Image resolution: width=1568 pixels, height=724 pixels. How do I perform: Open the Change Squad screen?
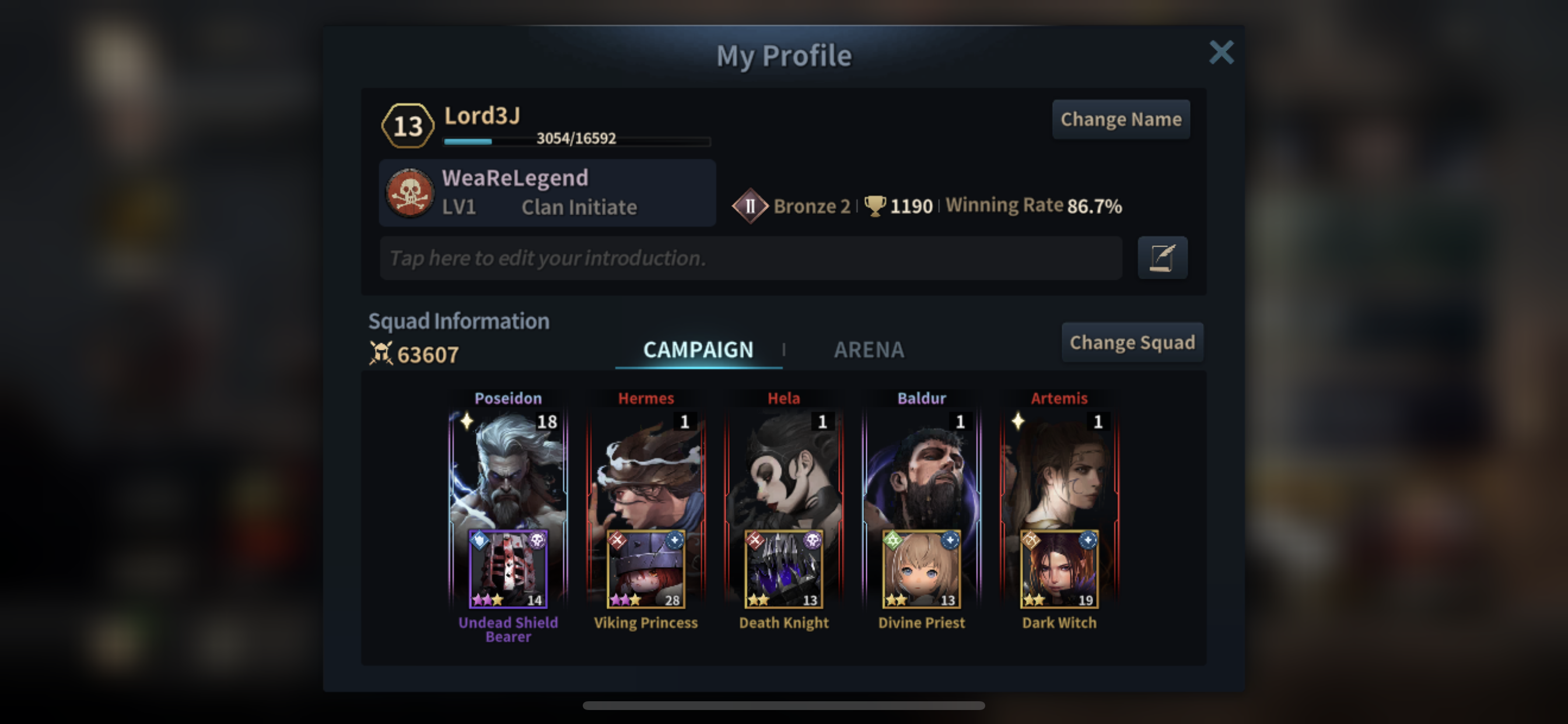click(x=1132, y=343)
